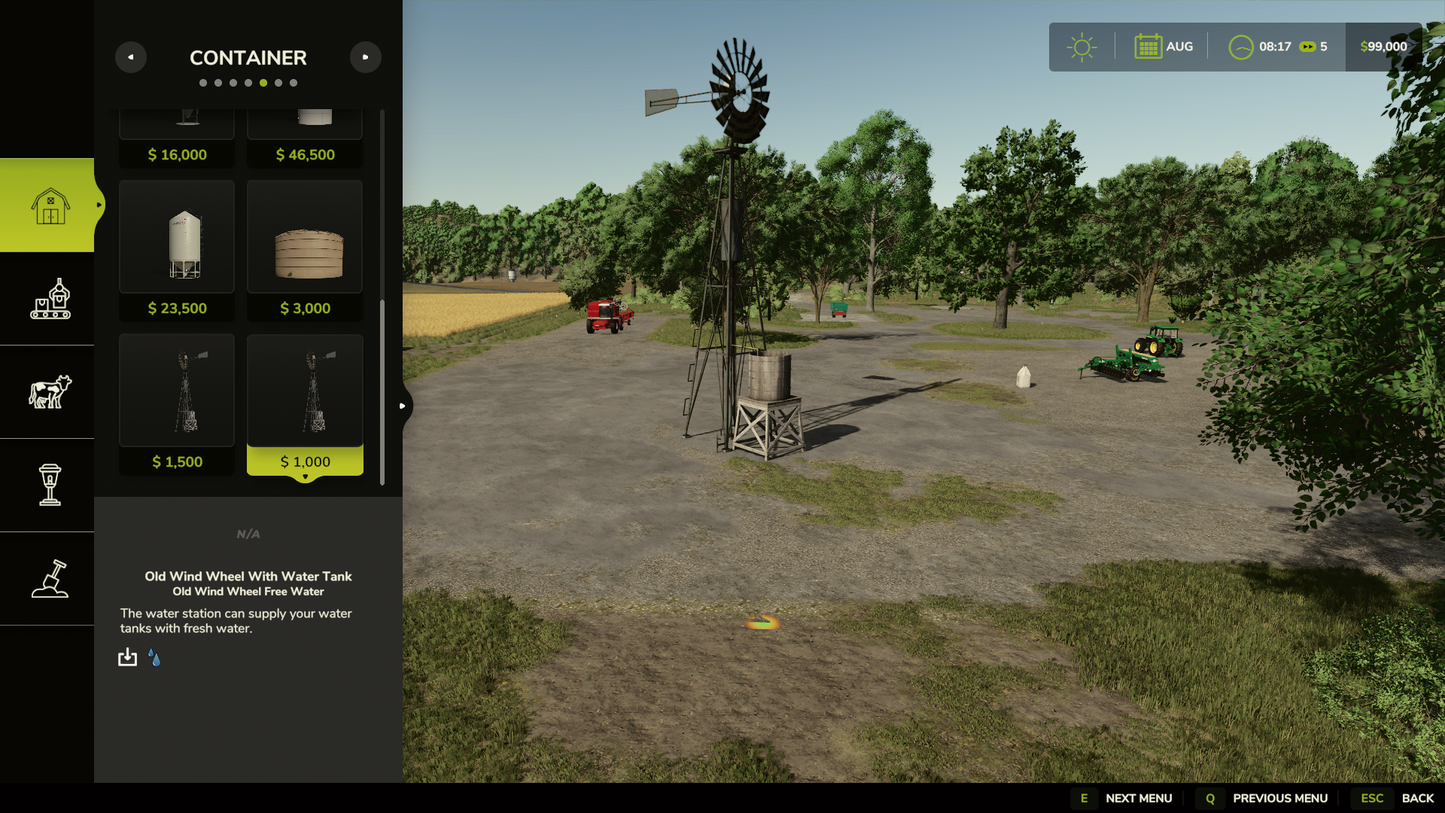
Task: Select the $23,500 silo container item
Action: [x=177, y=249]
